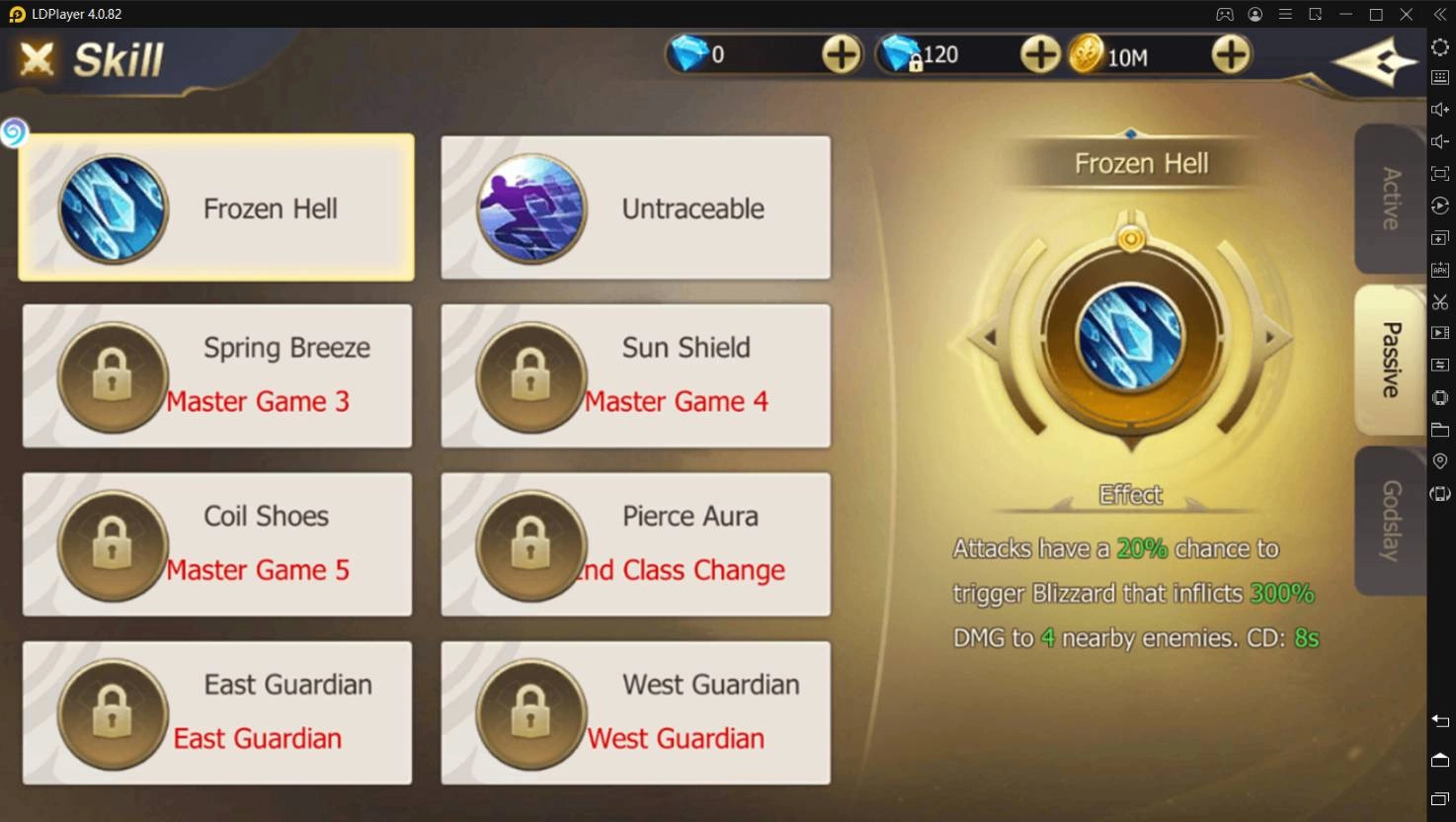Click the gamepad icon in title bar
Image resolution: width=1456 pixels, height=822 pixels.
1224,14
